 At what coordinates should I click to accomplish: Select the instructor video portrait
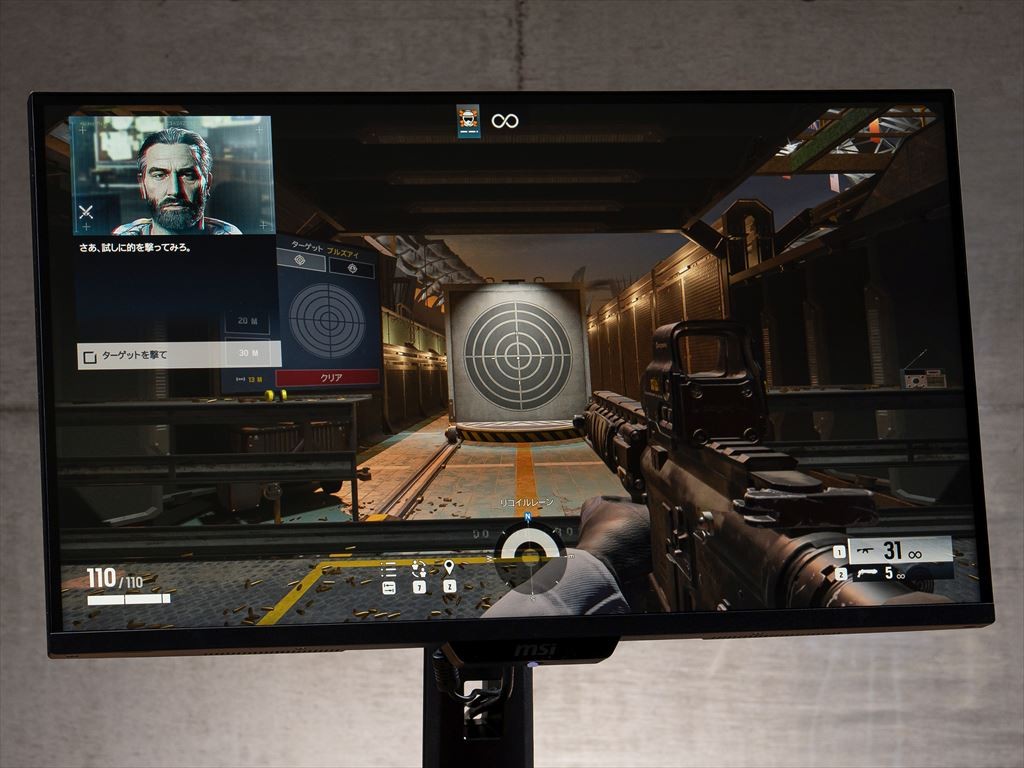click(x=172, y=175)
